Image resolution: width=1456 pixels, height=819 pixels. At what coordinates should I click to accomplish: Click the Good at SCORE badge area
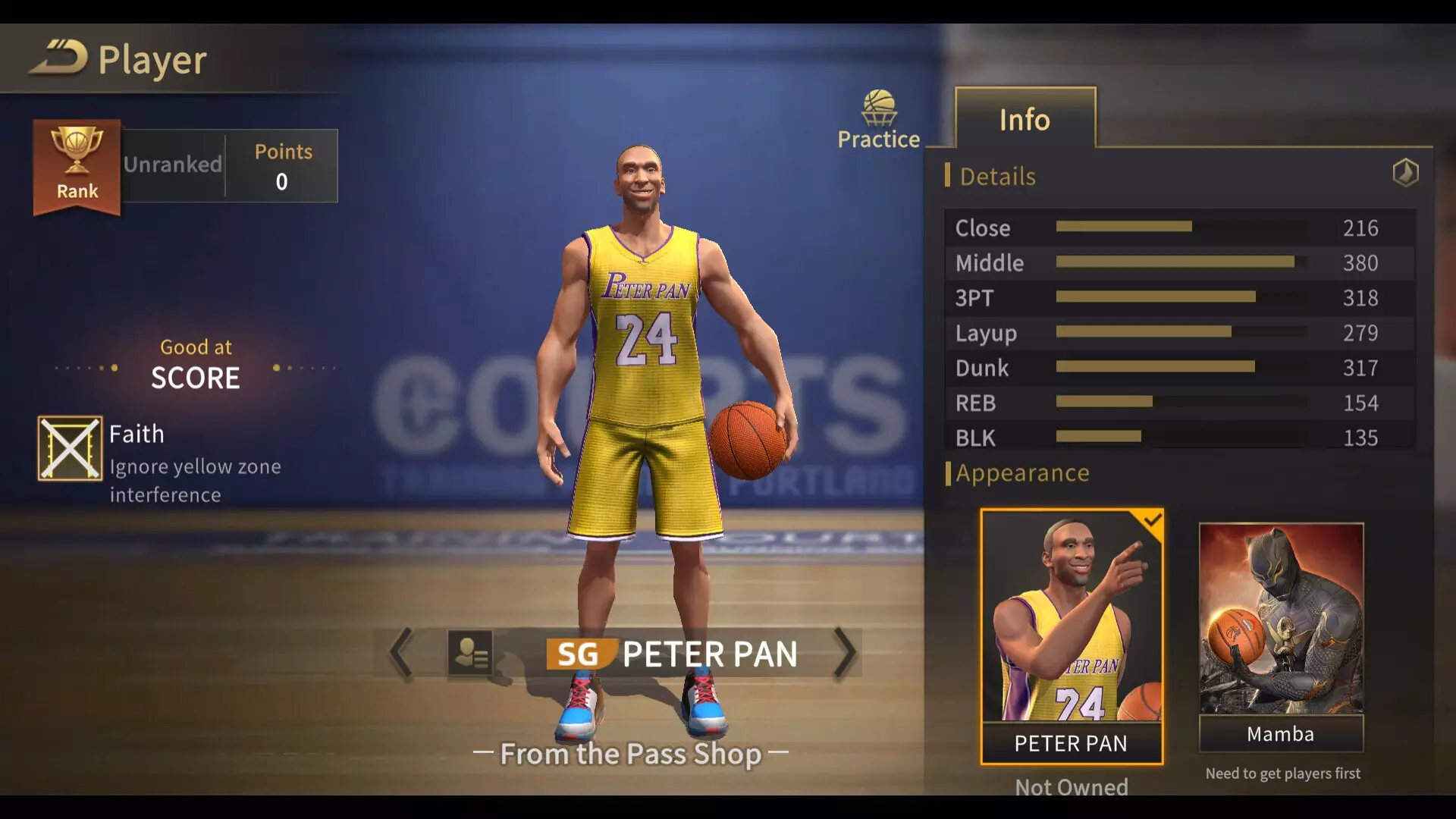195,364
